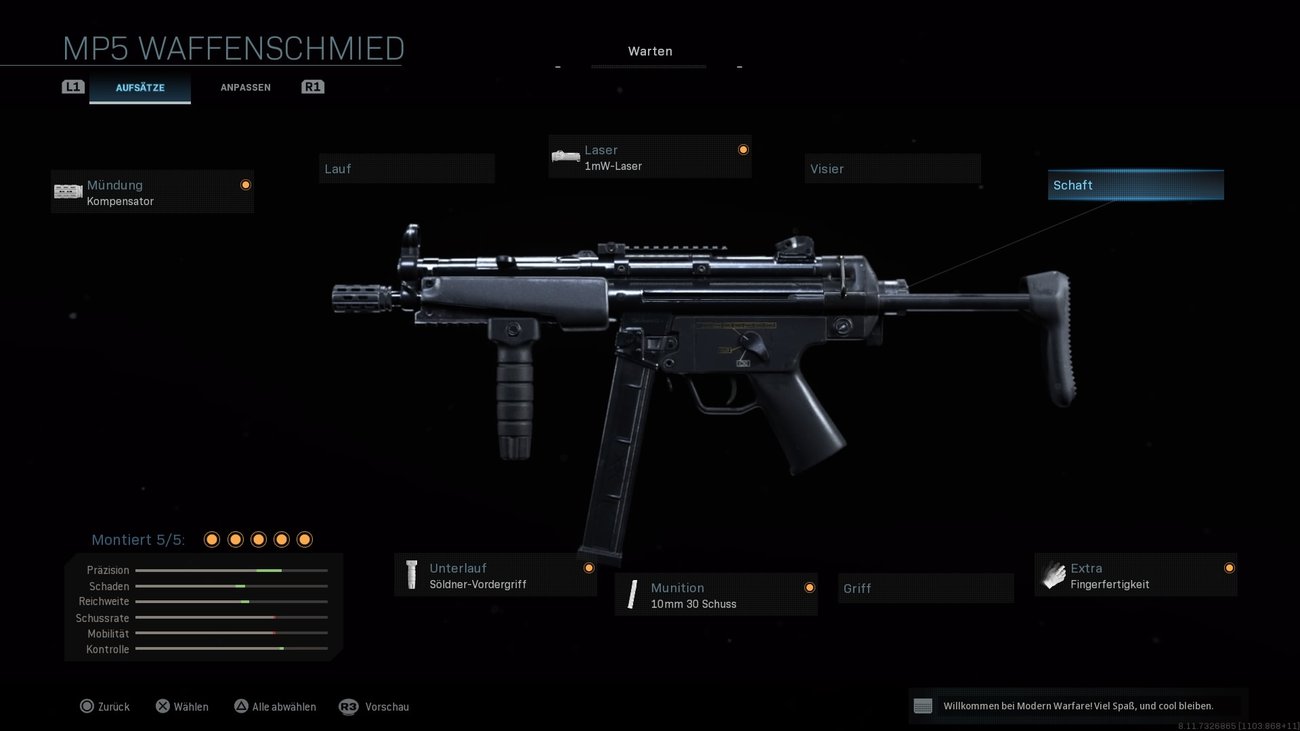1300x731 pixels.
Task: Select the Unterlauf Söldner-Vordergriff slot
Action: pyautogui.click(x=495, y=575)
